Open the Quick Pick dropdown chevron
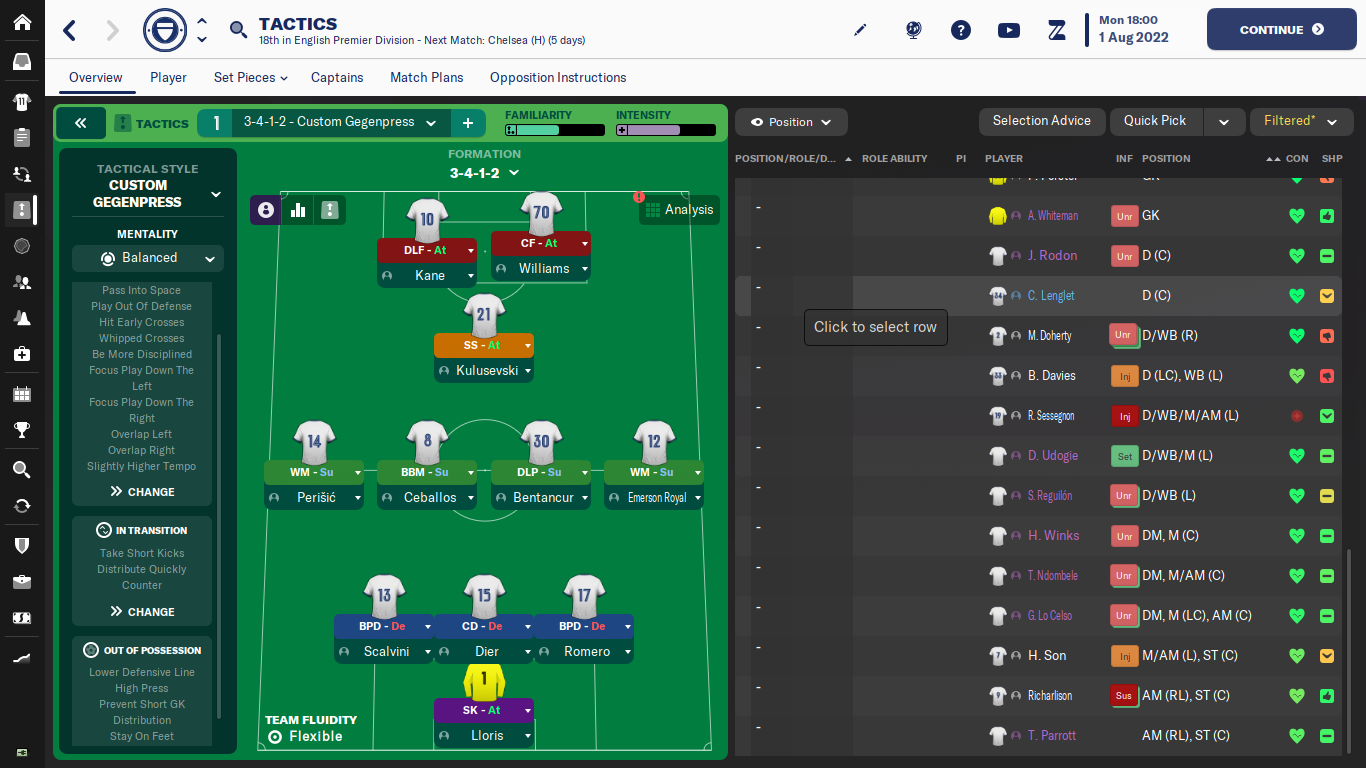Viewport: 1366px width, 768px height. click(1224, 121)
